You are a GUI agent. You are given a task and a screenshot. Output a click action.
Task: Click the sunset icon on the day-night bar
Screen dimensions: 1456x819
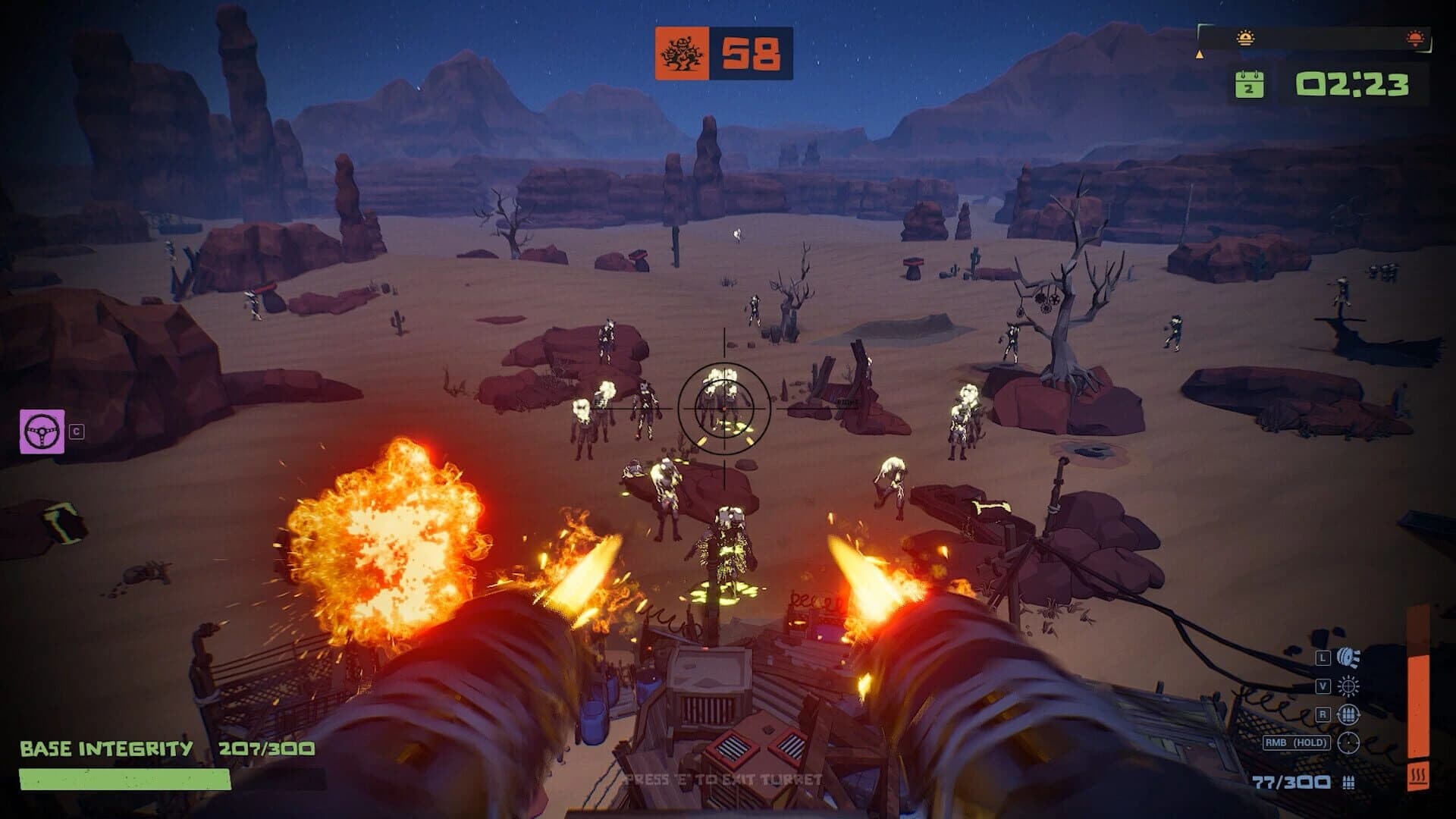click(1414, 38)
